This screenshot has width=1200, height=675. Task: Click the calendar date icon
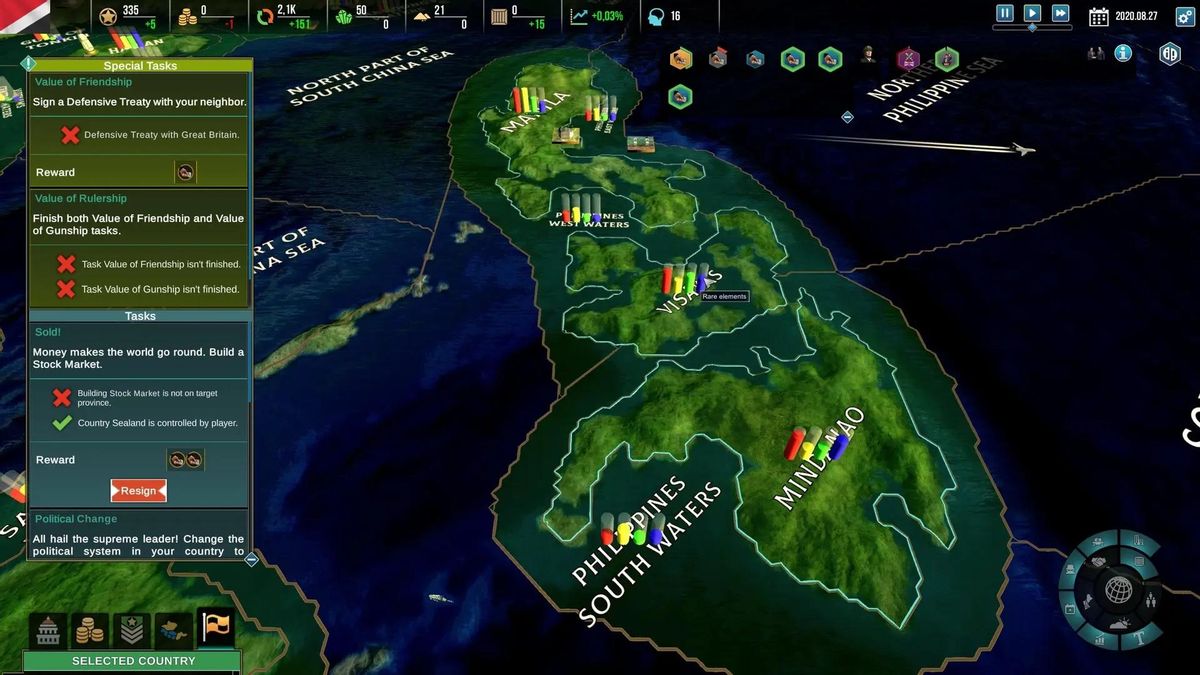(1099, 16)
